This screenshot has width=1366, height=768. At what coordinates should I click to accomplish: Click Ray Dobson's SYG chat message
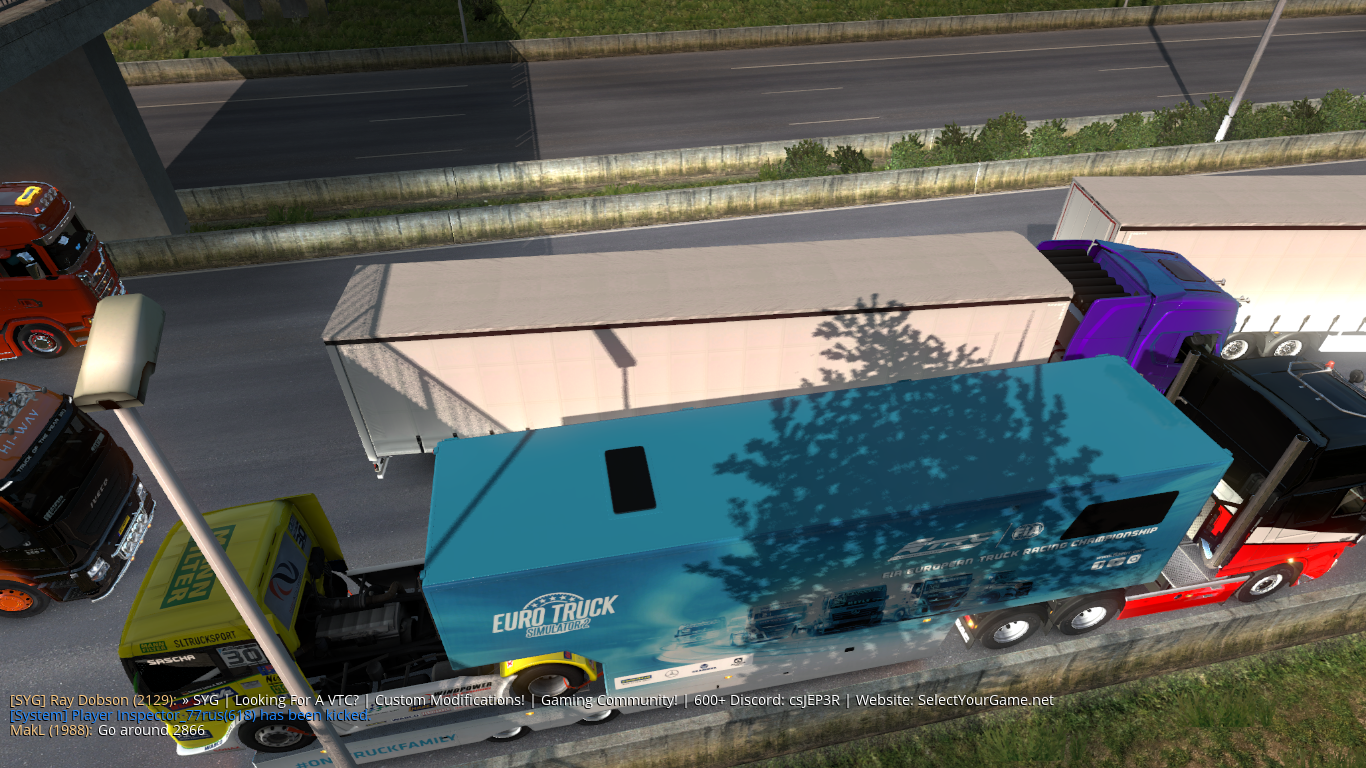[532, 700]
